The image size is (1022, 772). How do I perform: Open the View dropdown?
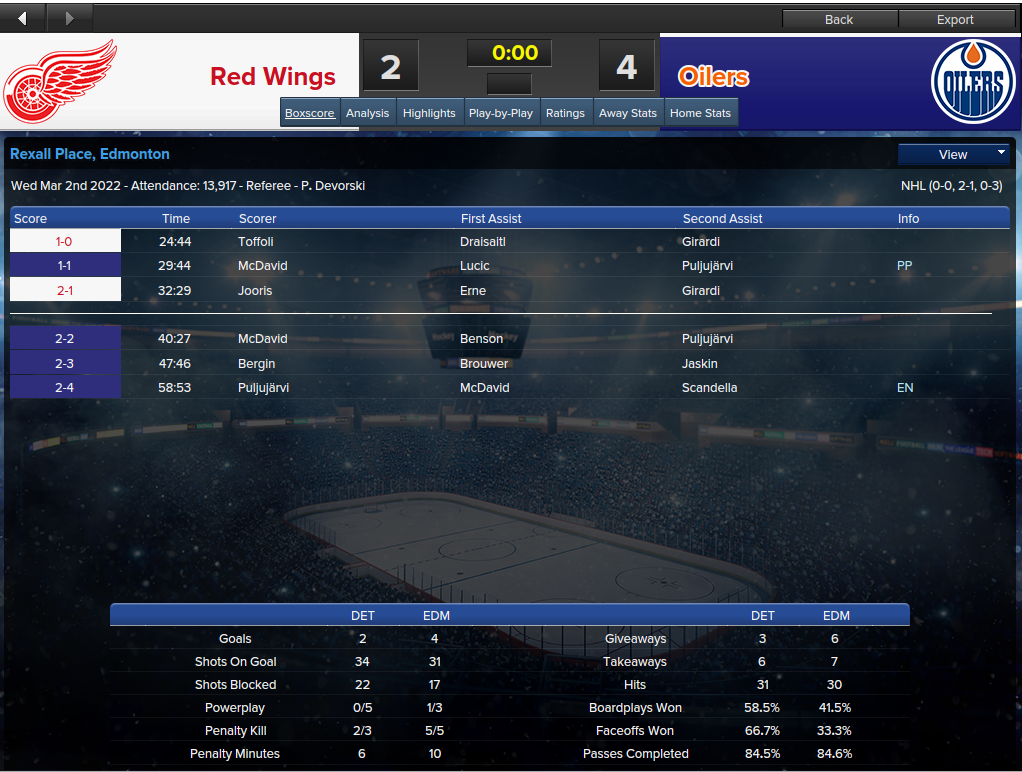(x=954, y=154)
